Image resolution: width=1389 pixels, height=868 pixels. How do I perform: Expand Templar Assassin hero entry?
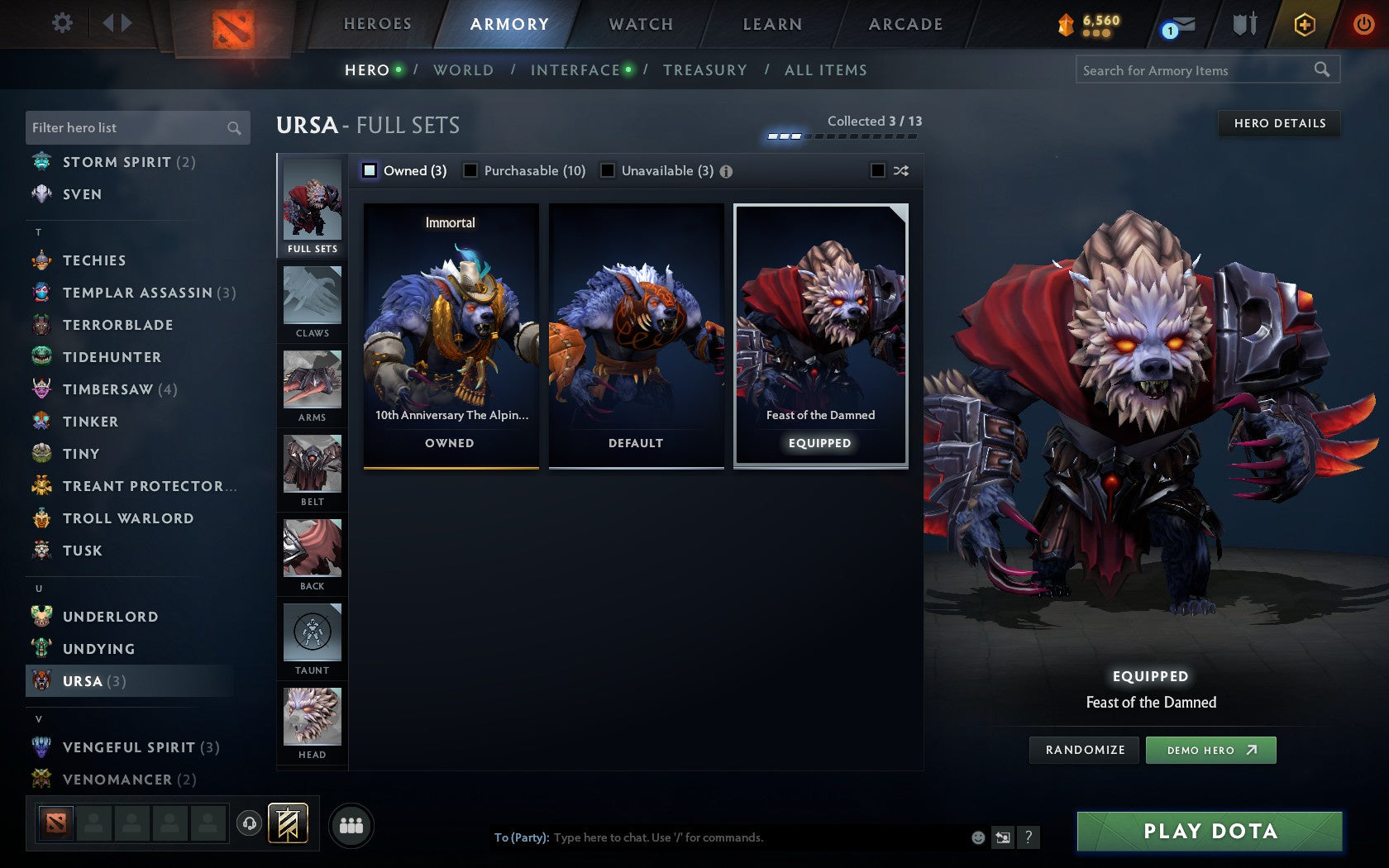click(137, 293)
